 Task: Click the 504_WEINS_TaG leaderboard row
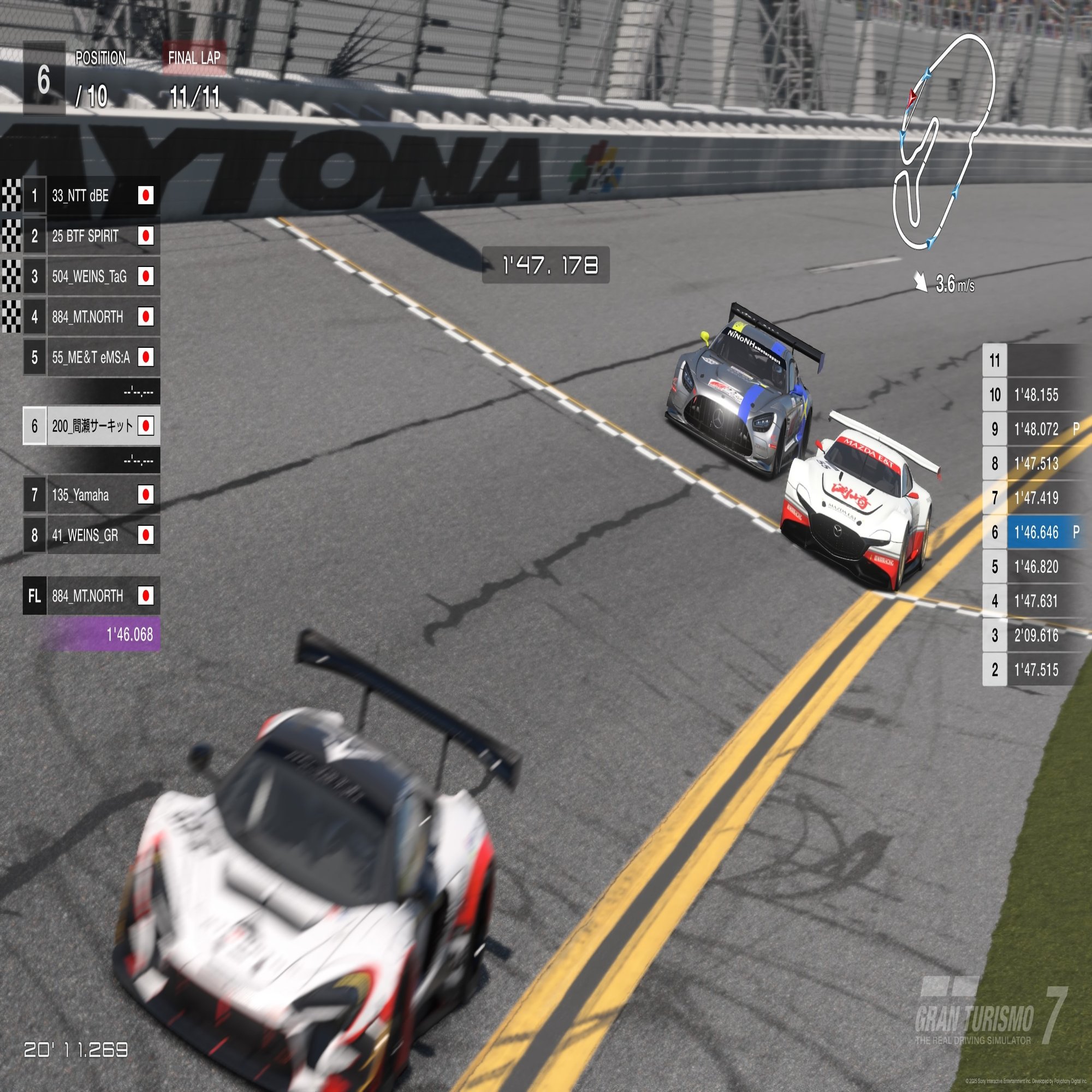91,276
